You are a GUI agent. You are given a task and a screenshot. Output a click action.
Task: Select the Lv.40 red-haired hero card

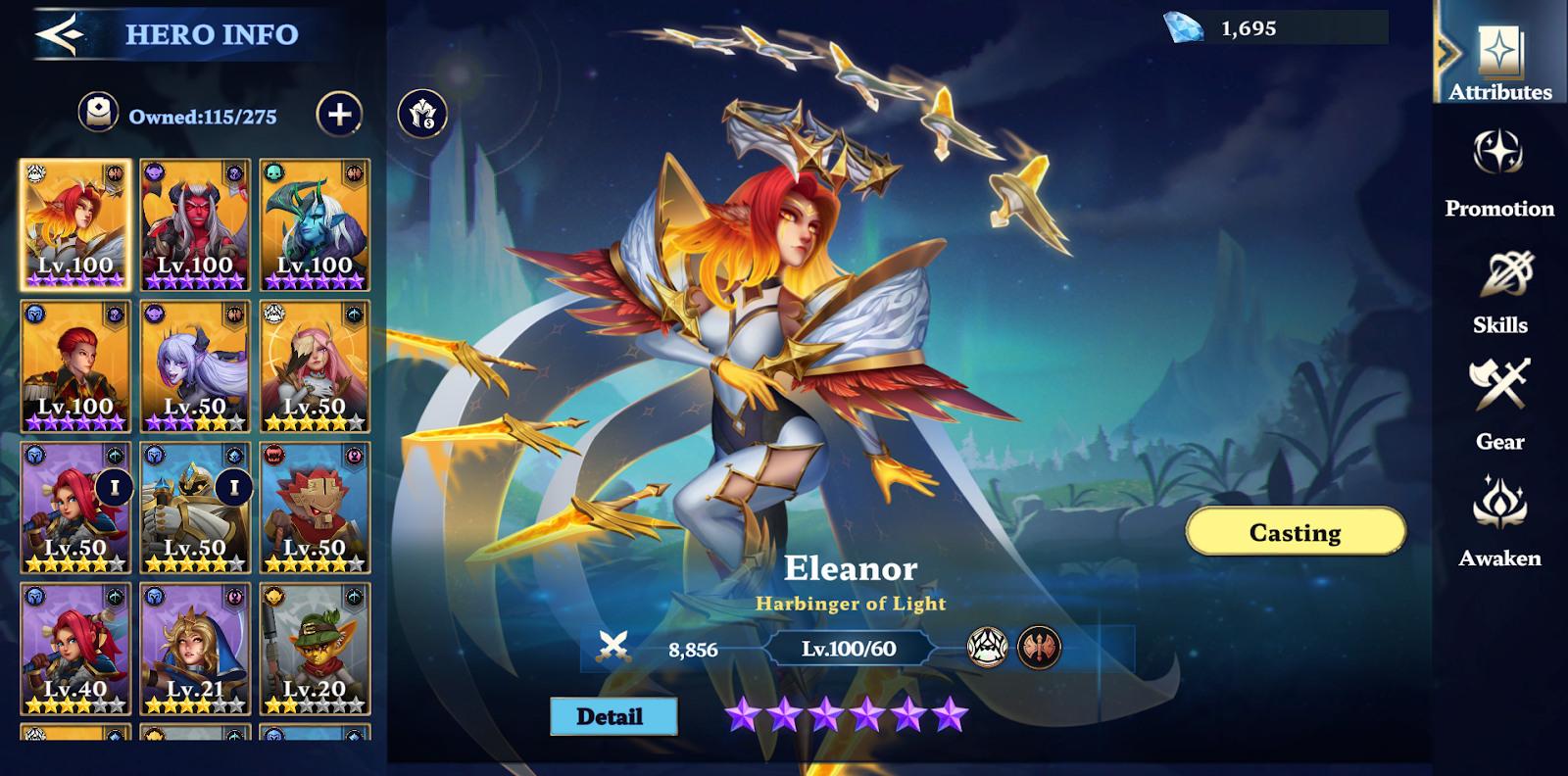(x=75, y=649)
